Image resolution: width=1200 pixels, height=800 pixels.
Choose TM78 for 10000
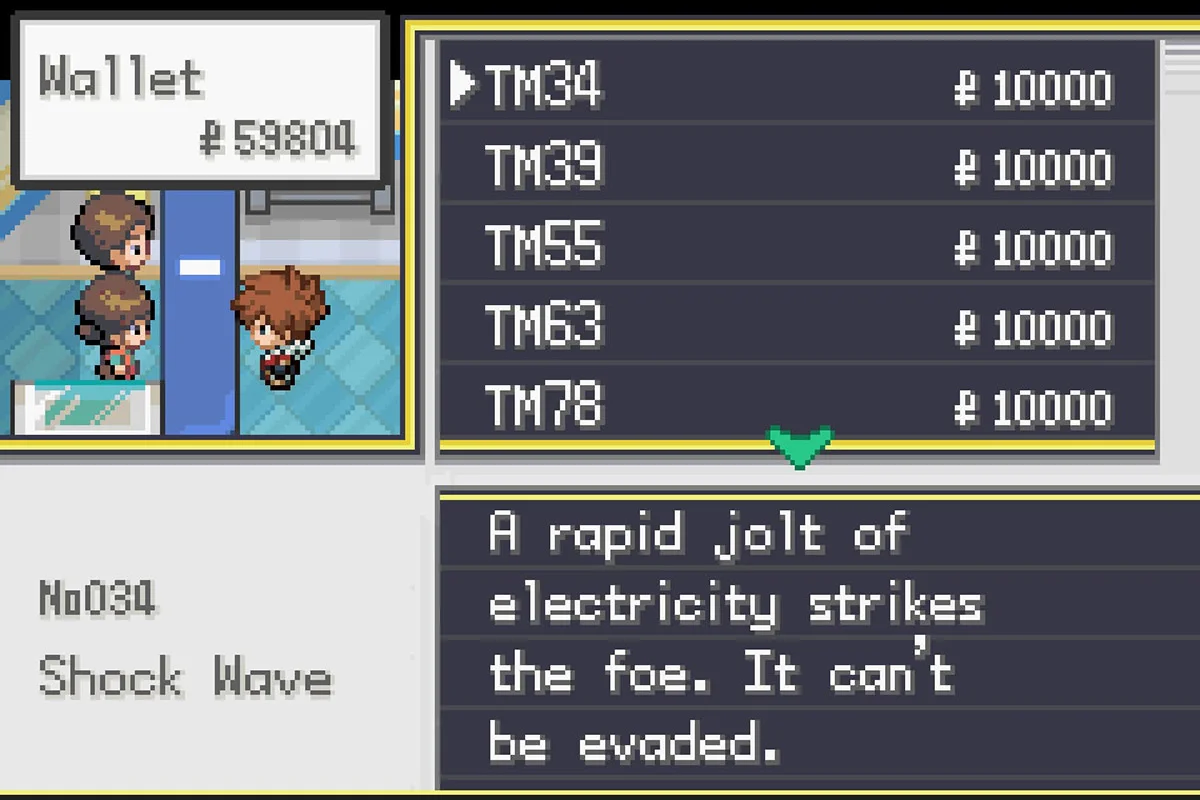tap(544, 406)
